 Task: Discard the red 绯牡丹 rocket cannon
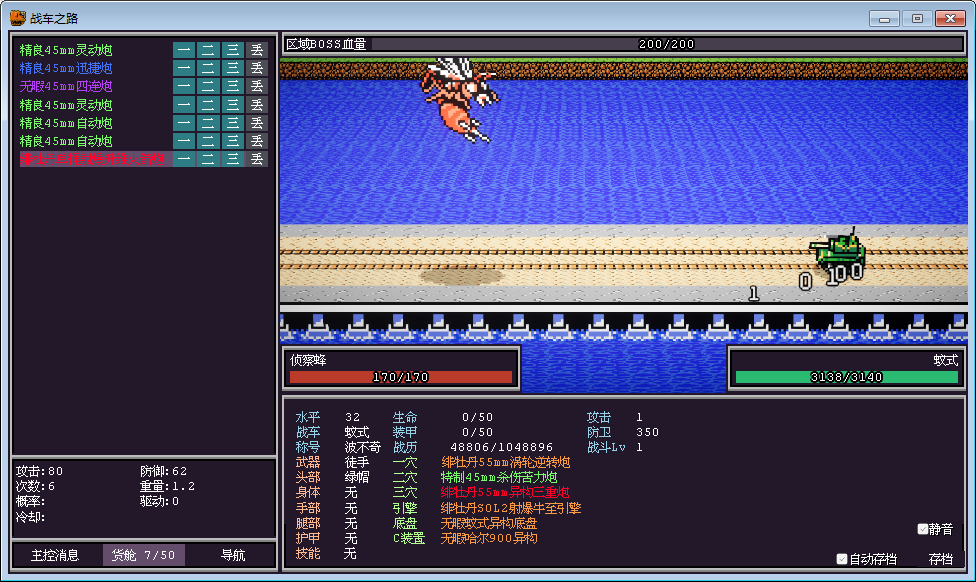(x=257, y=158)
